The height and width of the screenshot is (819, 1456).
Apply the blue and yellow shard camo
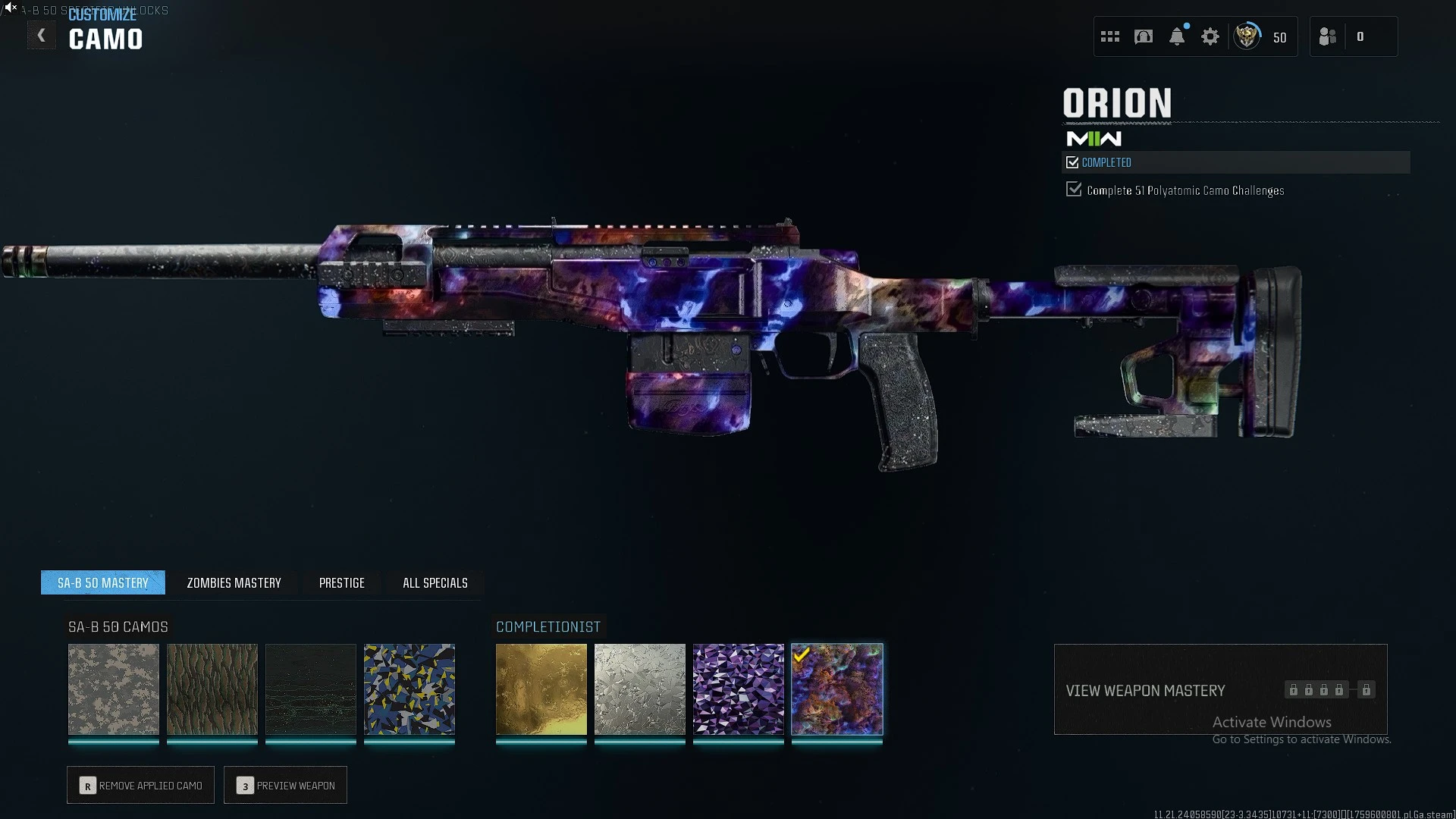[409, 689]
